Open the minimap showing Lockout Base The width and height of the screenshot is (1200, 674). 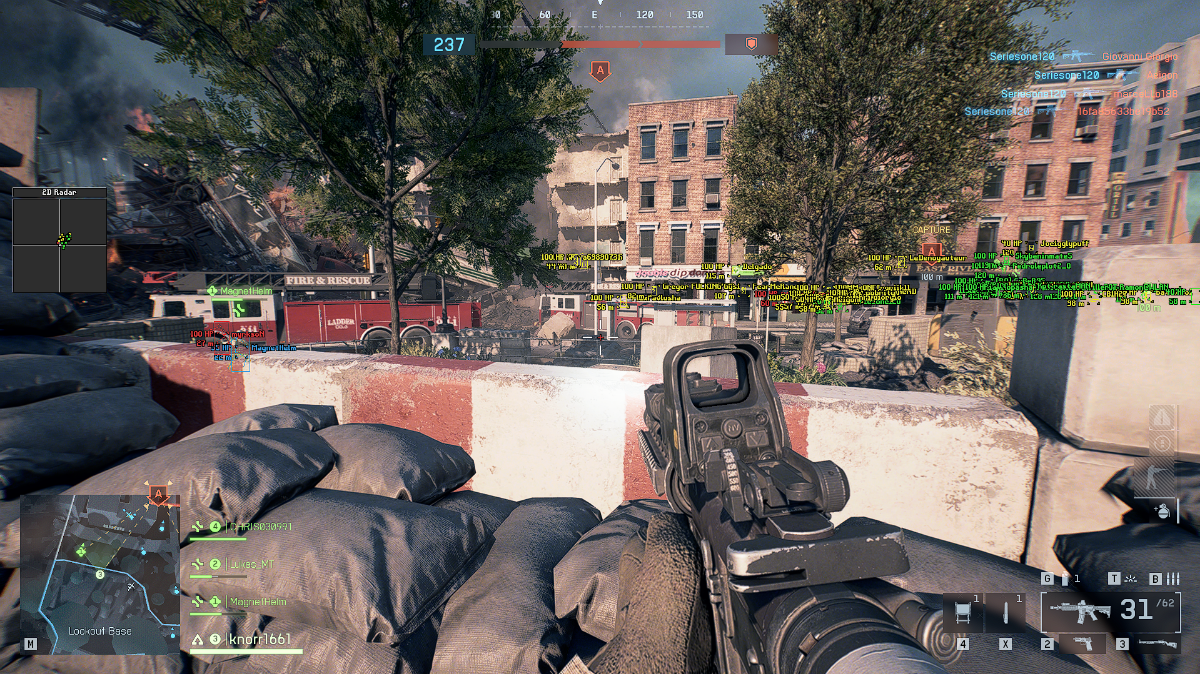(99, 572)
